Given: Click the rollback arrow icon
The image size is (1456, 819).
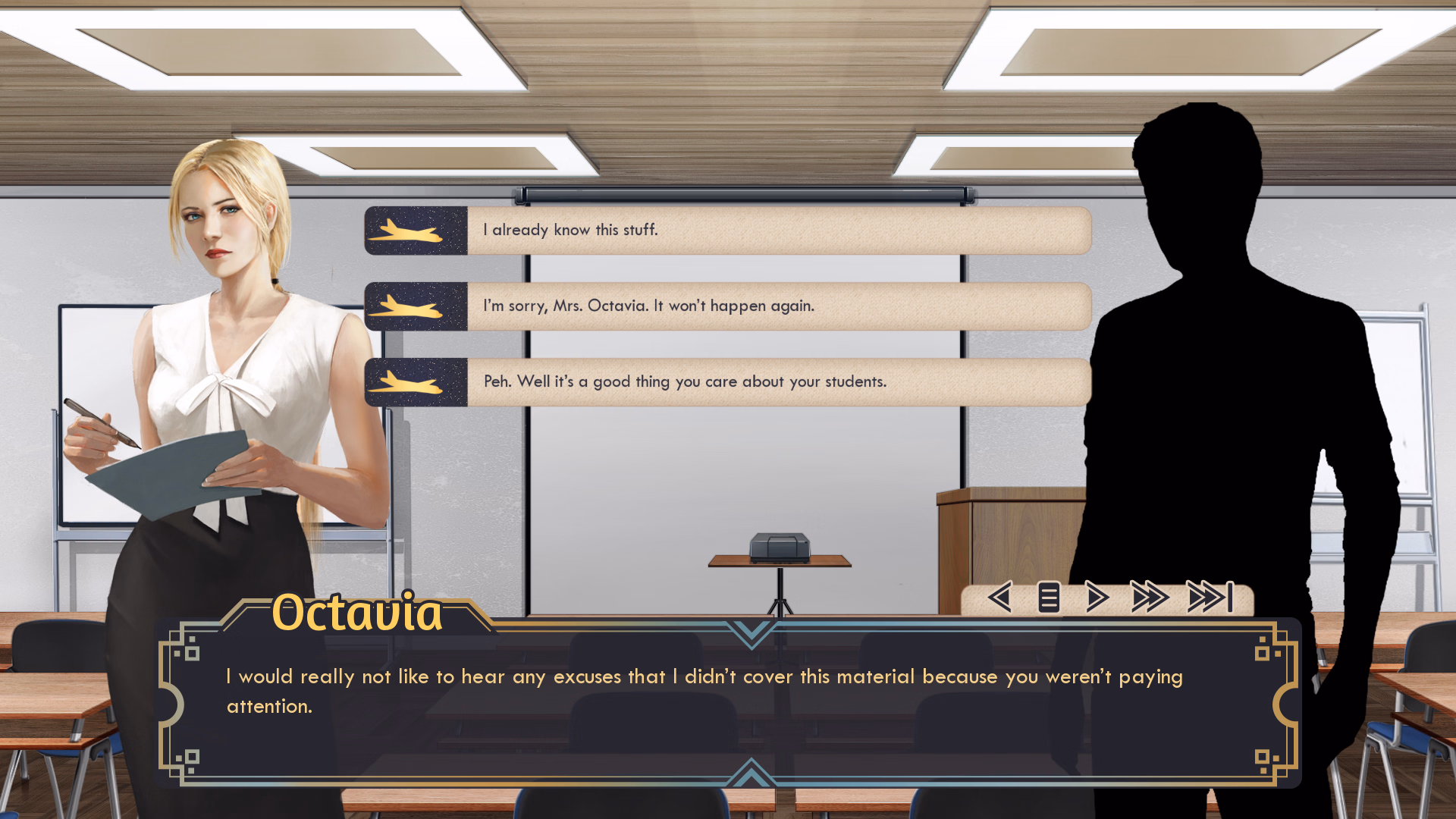Looking at the screenshot, I should [999, 598].
